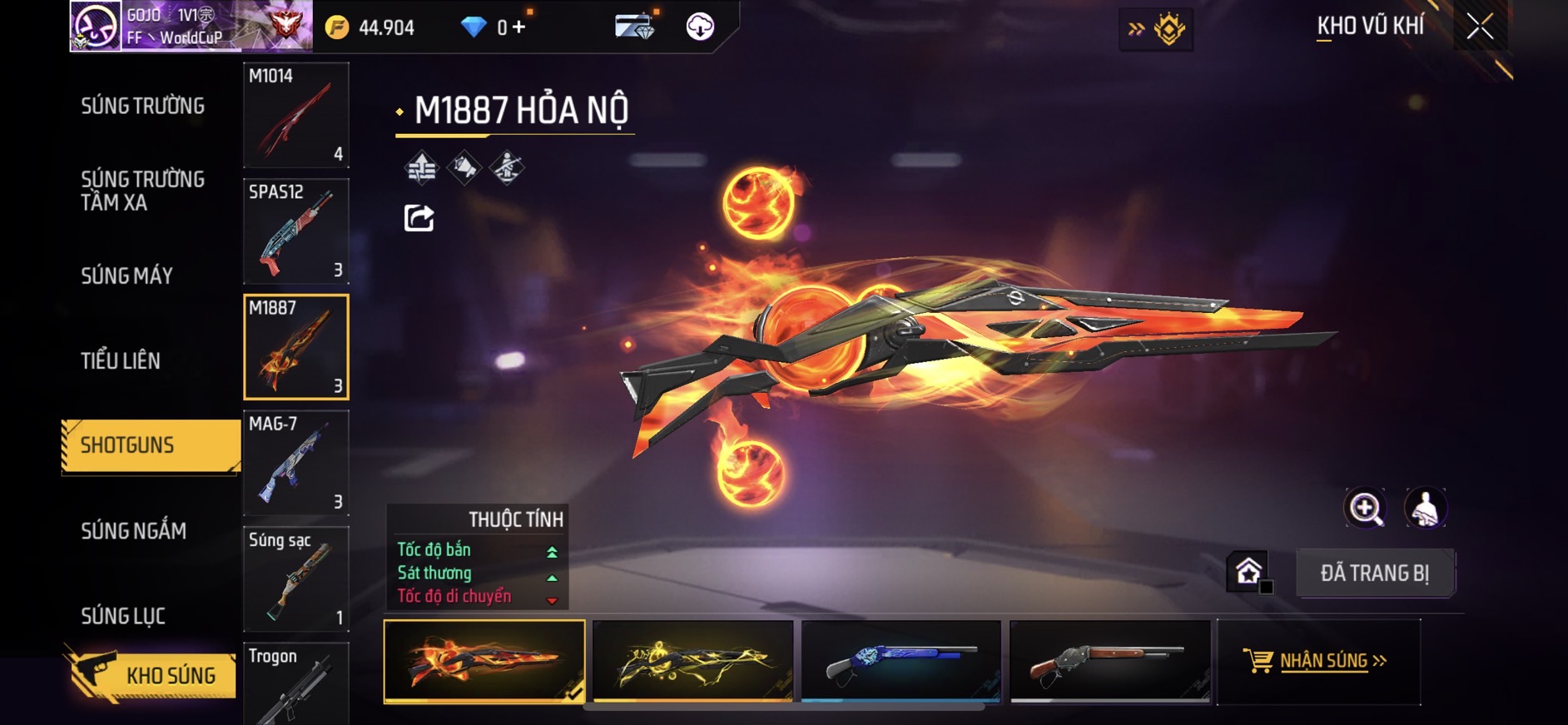Image resolution: width=1568 pixels, height=725 pixels.
Task: Select the default wooden M1887 skin
Action: tap(1109, 661)
